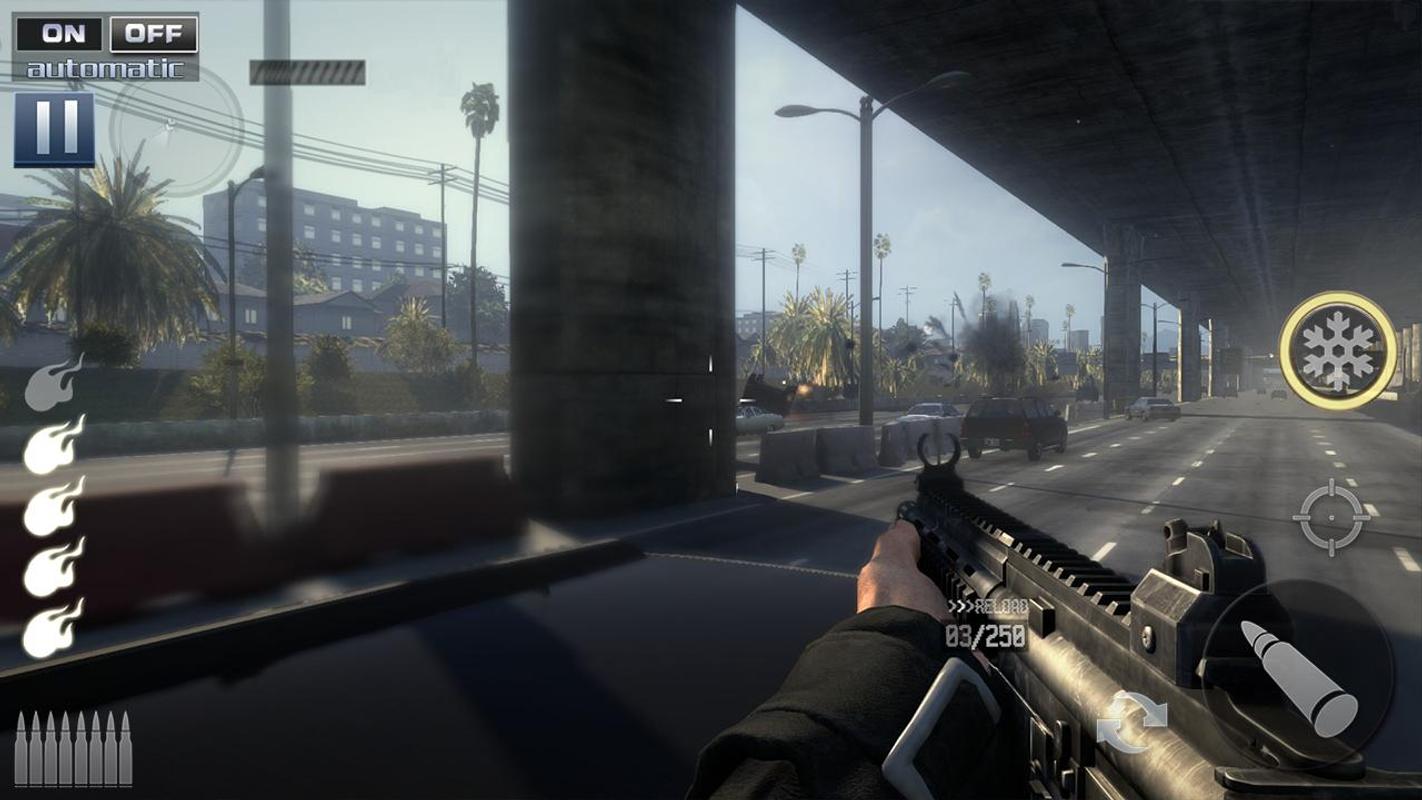Image resolution: width=1422 pixels, height=800 pixels.
Task: Reload using the circular arrows icon
Action: [1131, 722]
